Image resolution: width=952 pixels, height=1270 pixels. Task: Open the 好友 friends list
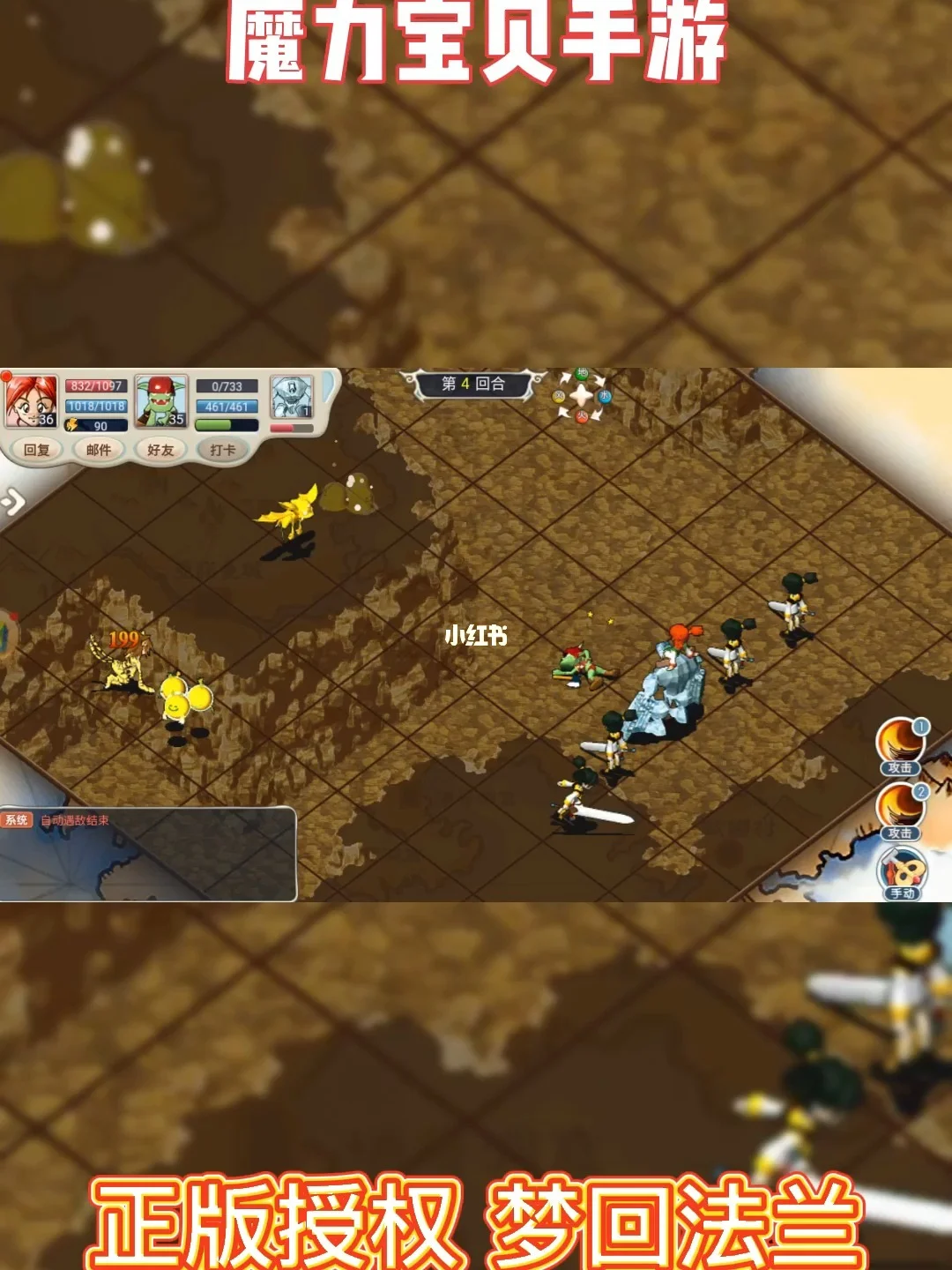pyautogui.click(x=160, y=450)
